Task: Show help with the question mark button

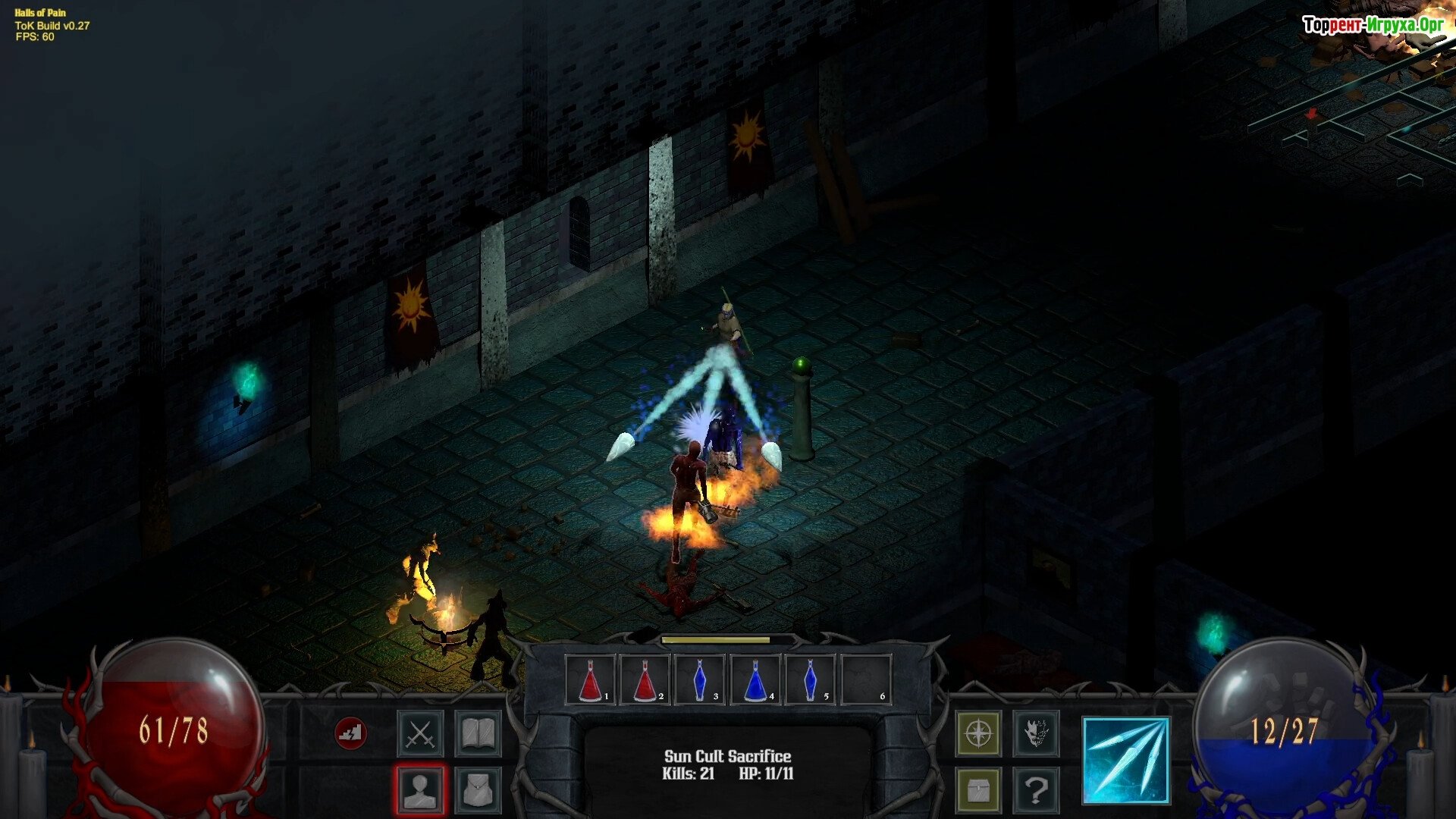Action: click(x=1036, y=790)
